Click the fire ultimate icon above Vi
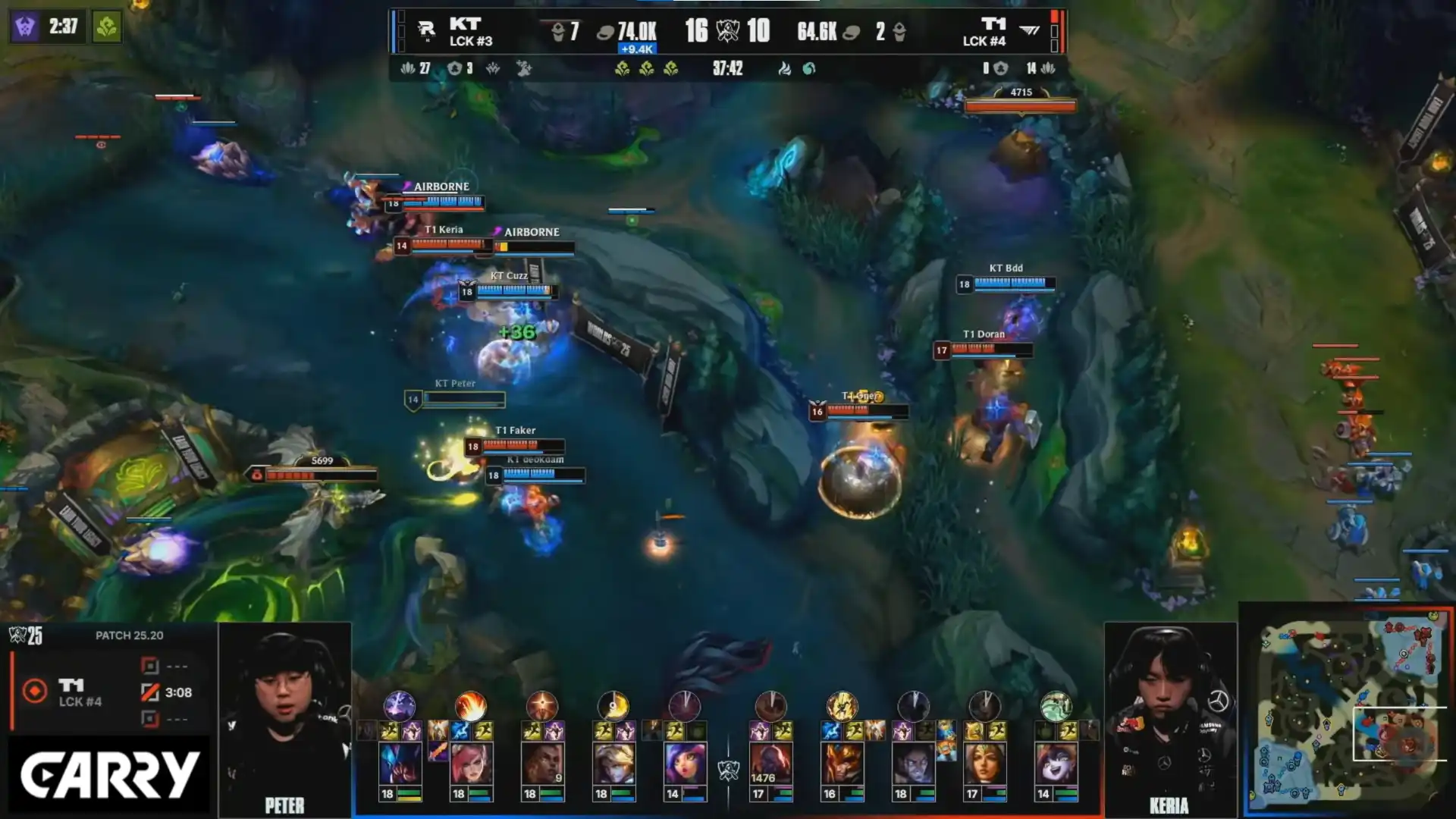The width and height of the screenshot is (1456, 819). [x=470, y=706]
